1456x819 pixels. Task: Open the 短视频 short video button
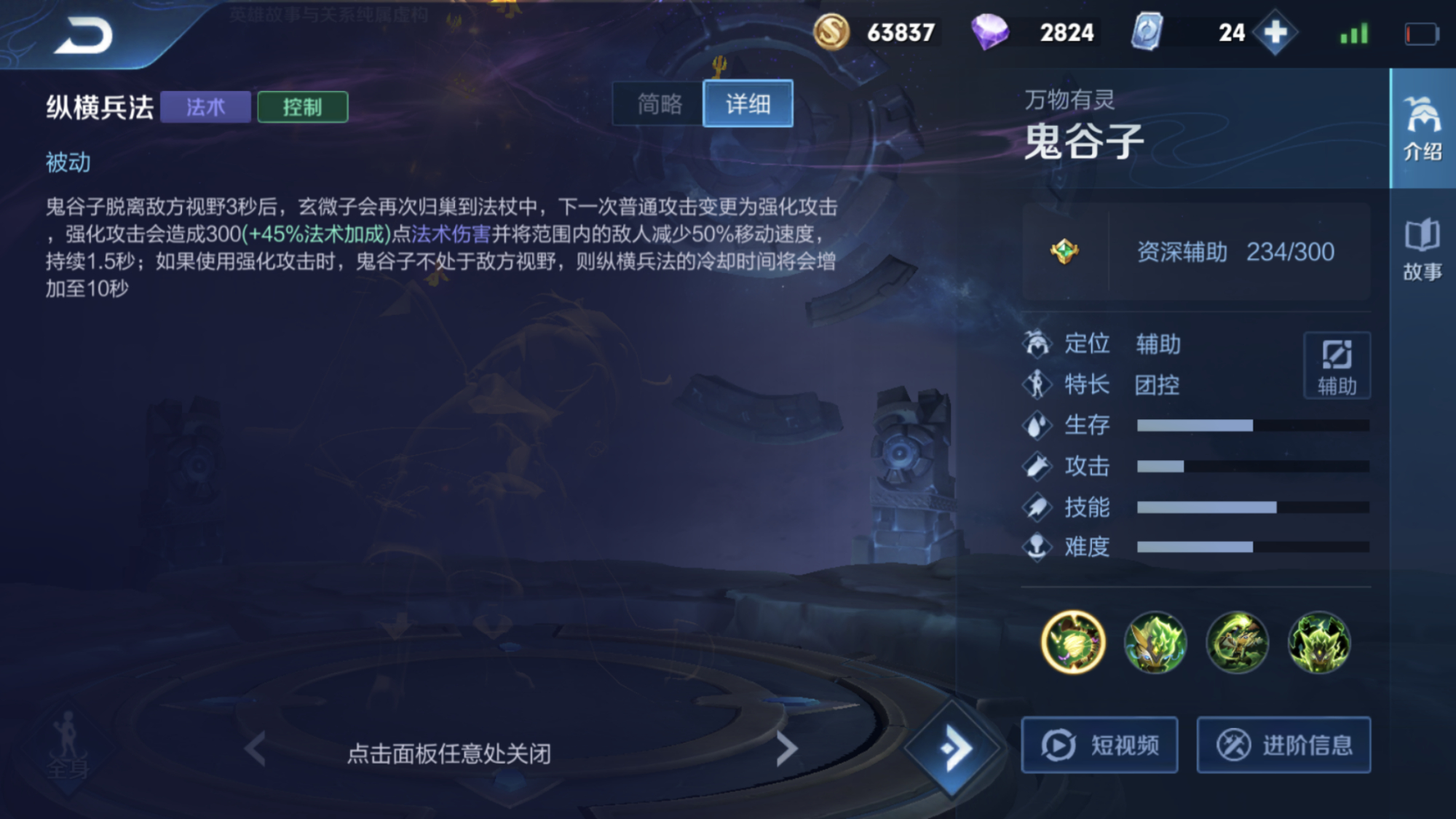click(x=1099, y=744)
